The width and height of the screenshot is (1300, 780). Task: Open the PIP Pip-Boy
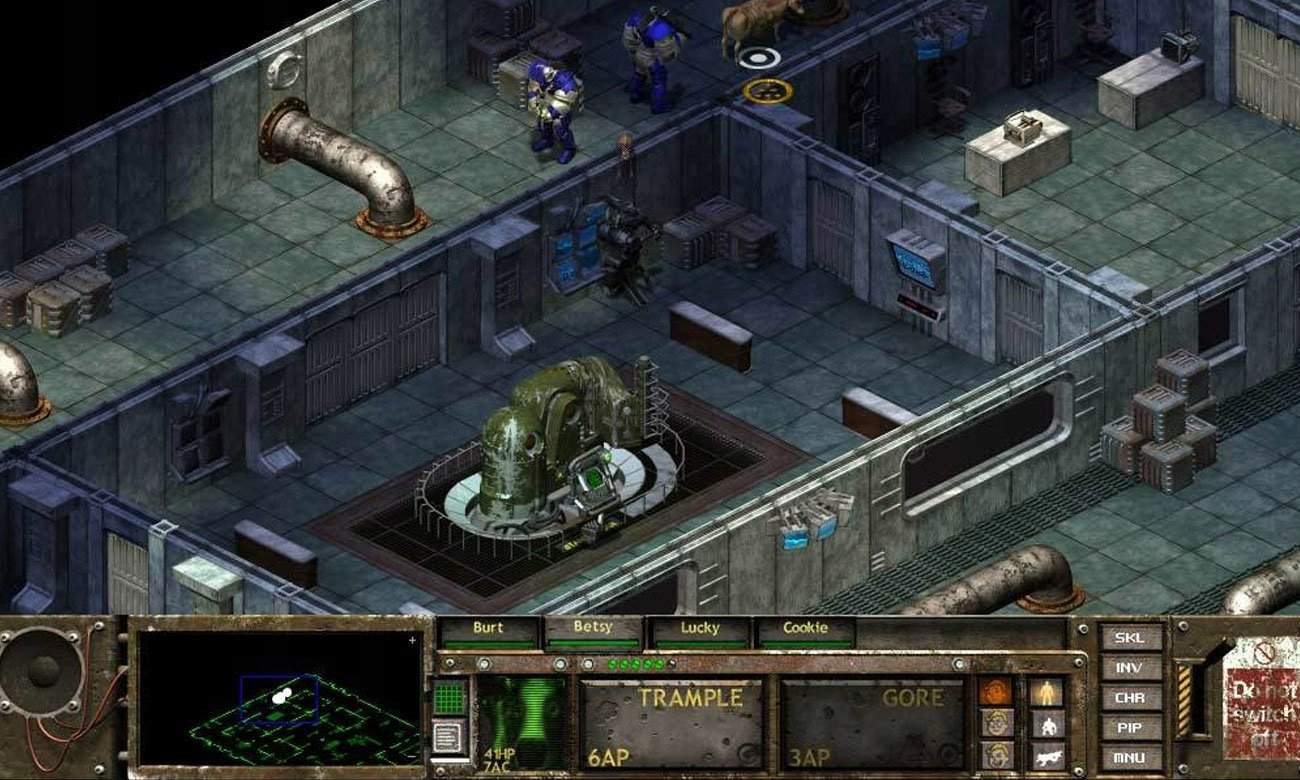(x=1131, y=728)
